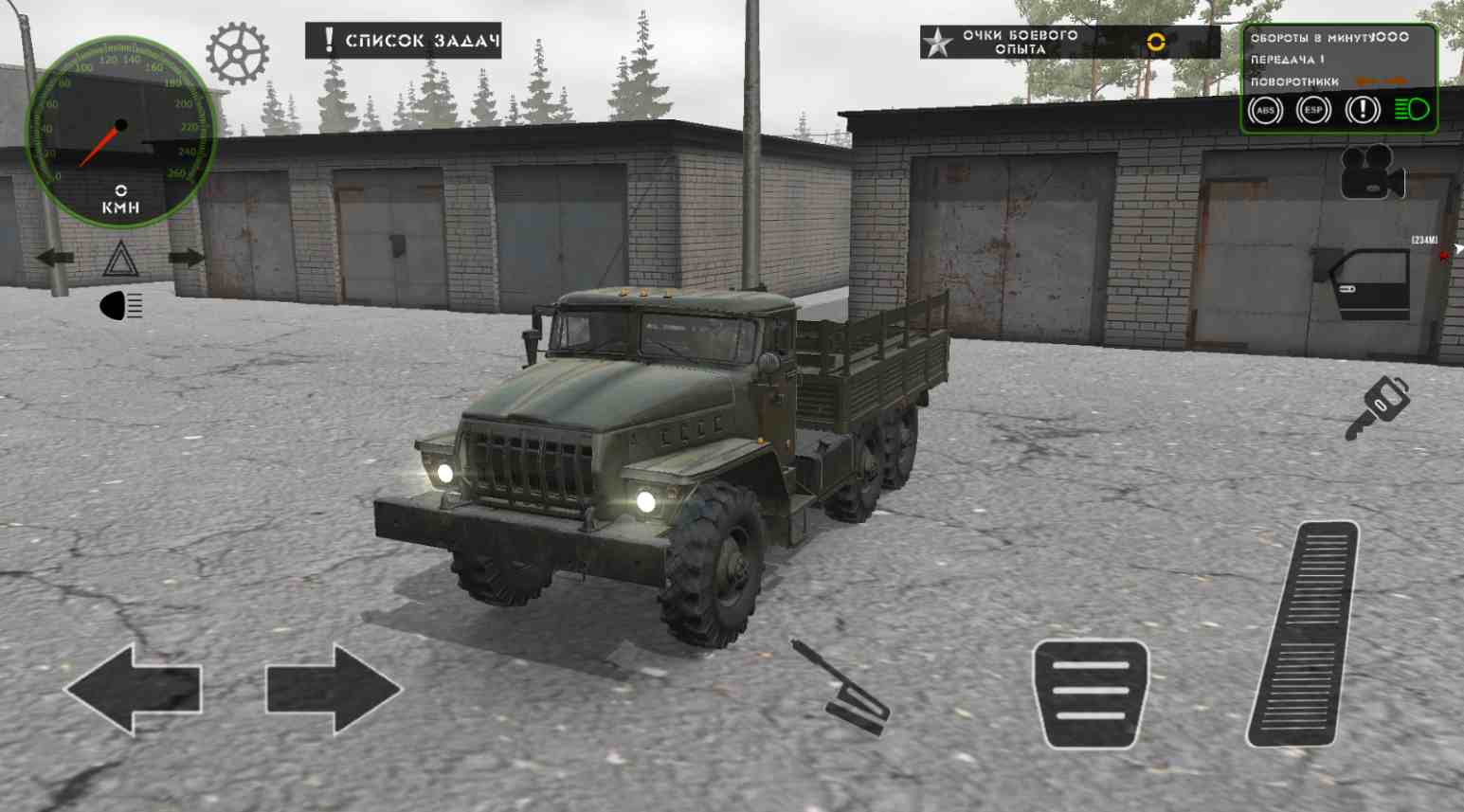Click the coin icon next to combat points
This screenshot has width=1464, height=812.
click(x=1155, y=42)
